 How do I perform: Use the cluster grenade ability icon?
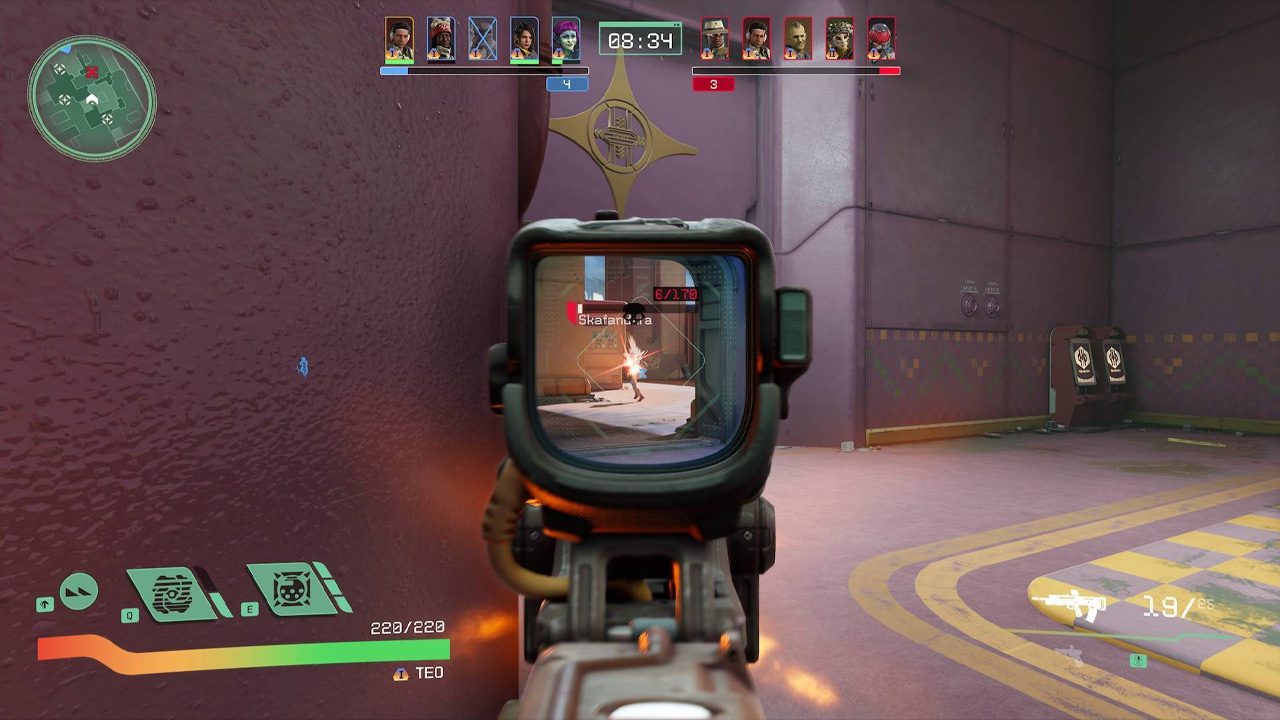pyautogui.click(x=292, y=588)
